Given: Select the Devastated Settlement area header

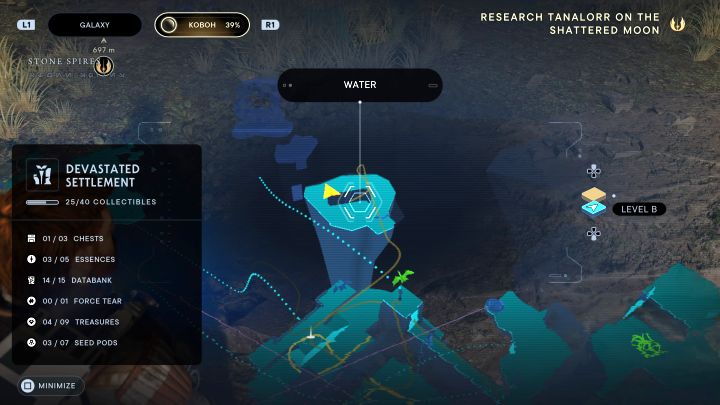Looking at the screenshot, I should pyautogui.click(x=100, y=177).
